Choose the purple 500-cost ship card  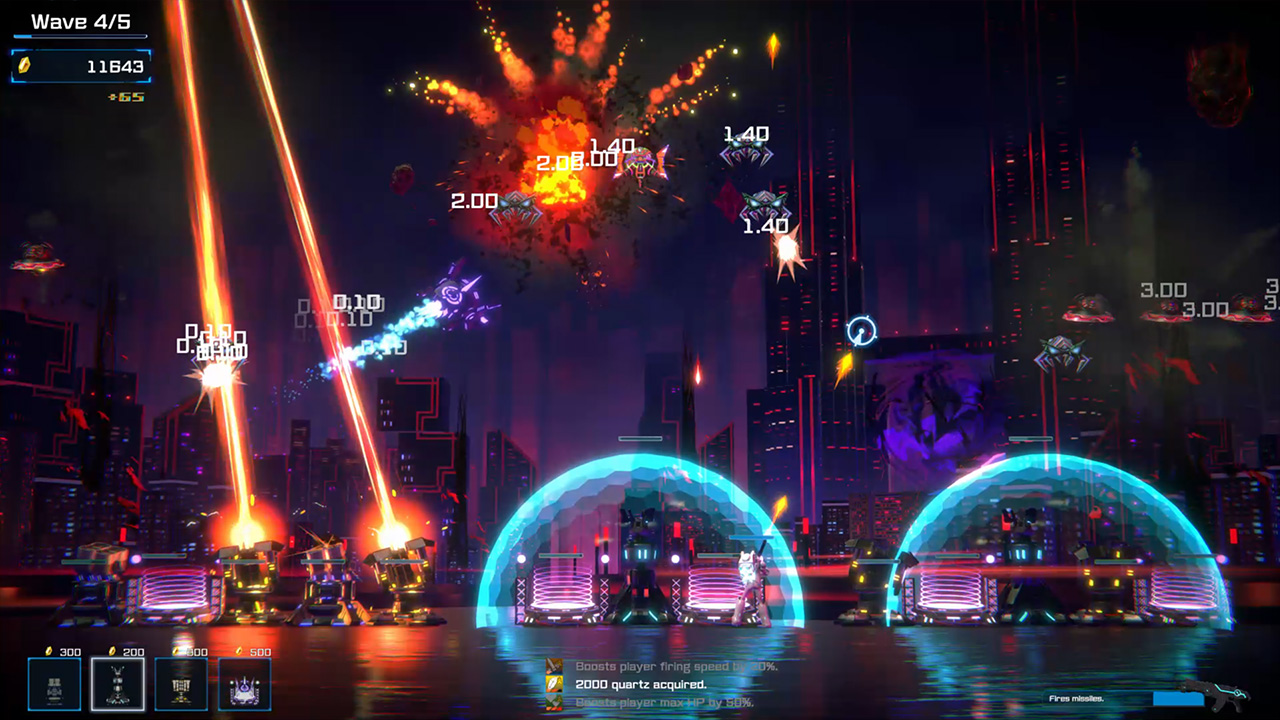tap(244, 685)
